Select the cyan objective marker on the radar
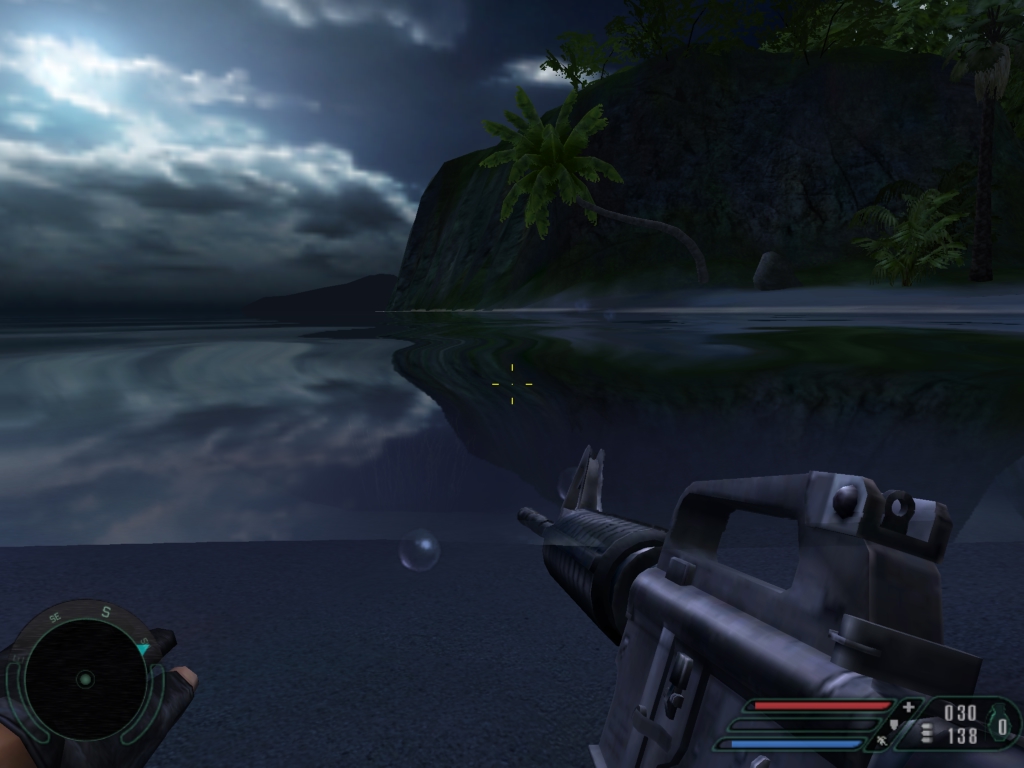This screenshot has height=768, width=1024. [143, 649]
